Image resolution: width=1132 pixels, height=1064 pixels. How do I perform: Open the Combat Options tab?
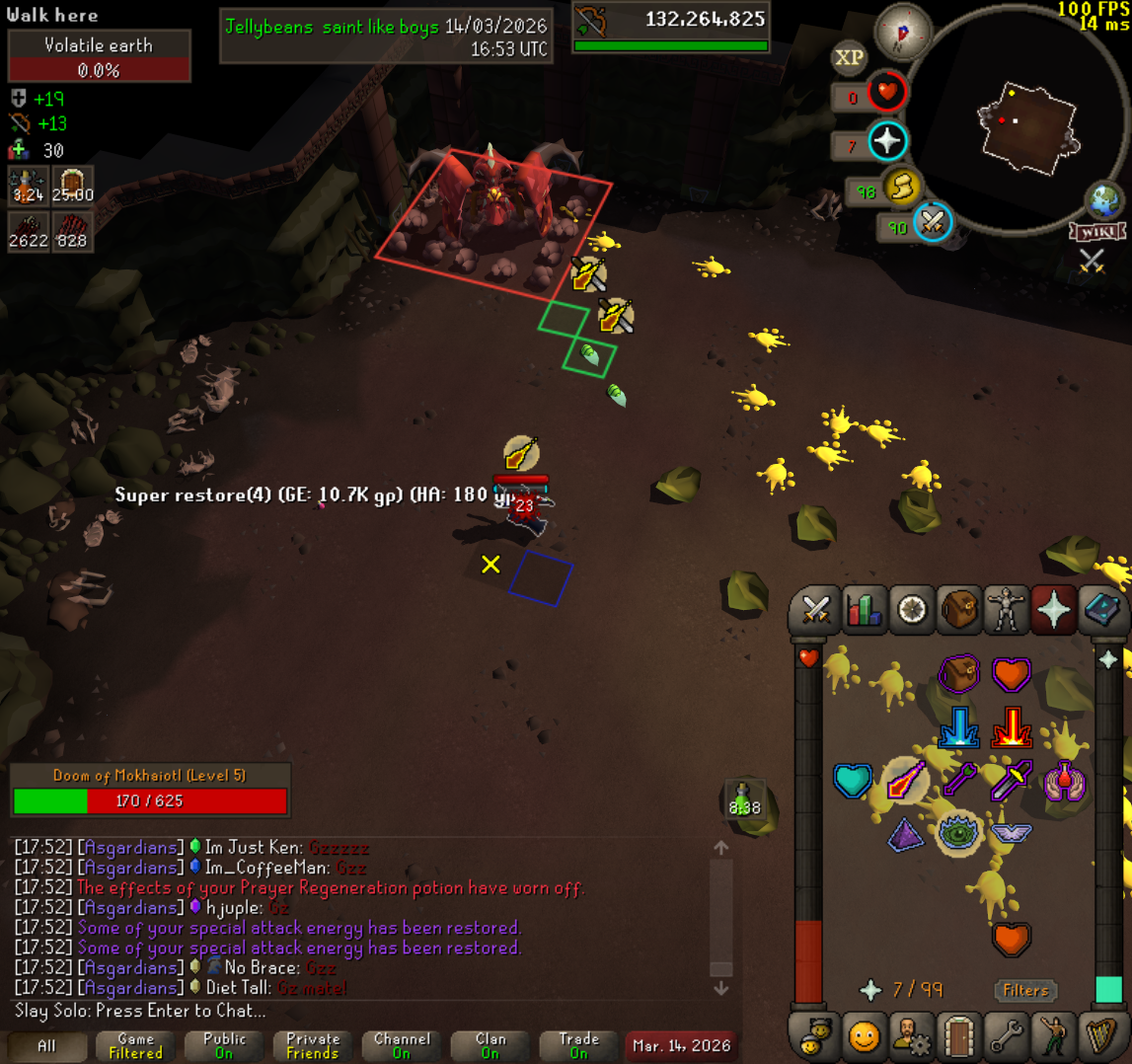[815, 611]
